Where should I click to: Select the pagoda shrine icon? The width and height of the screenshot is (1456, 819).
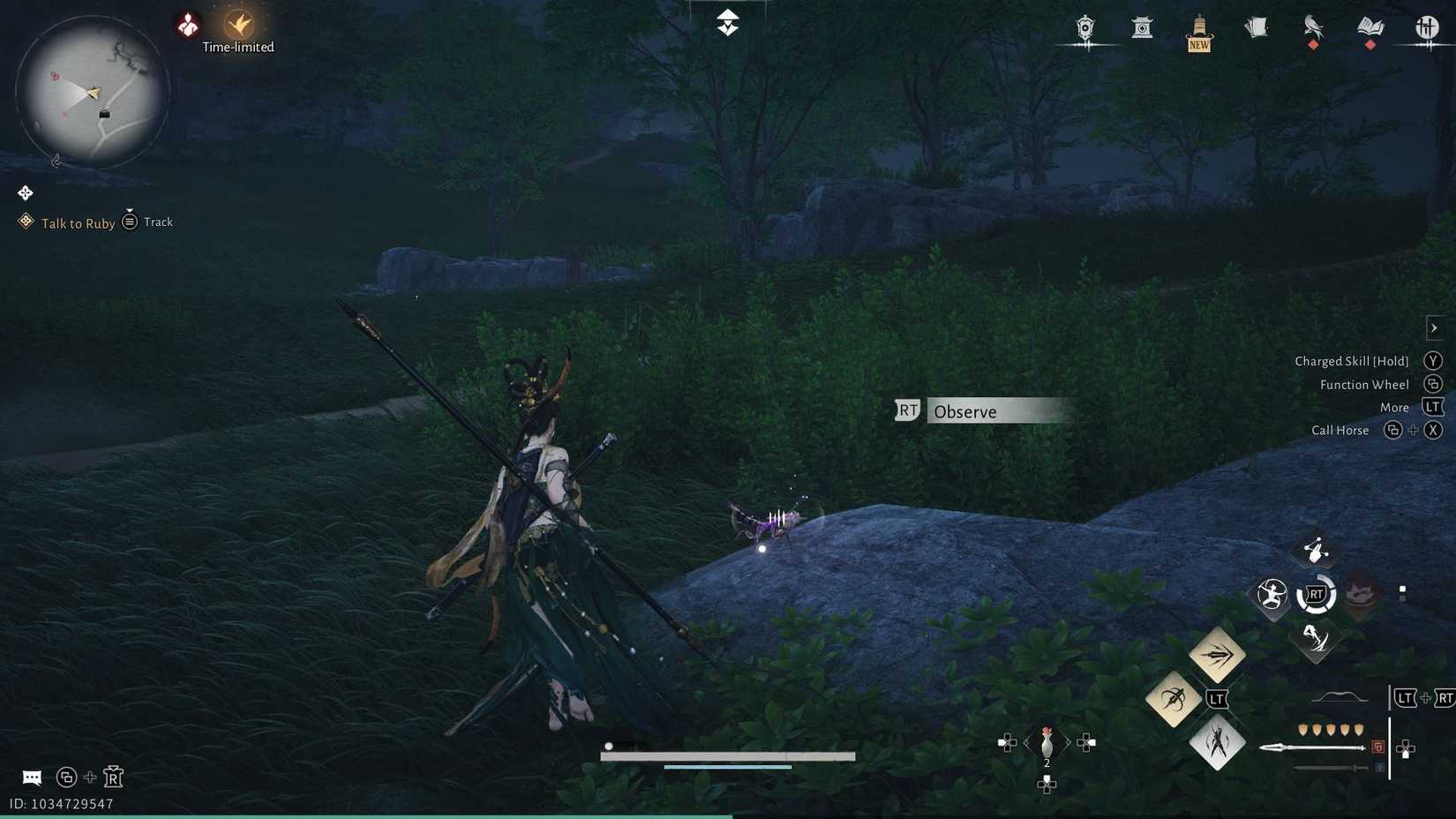pyautogui.click(x=1142, y=28)
